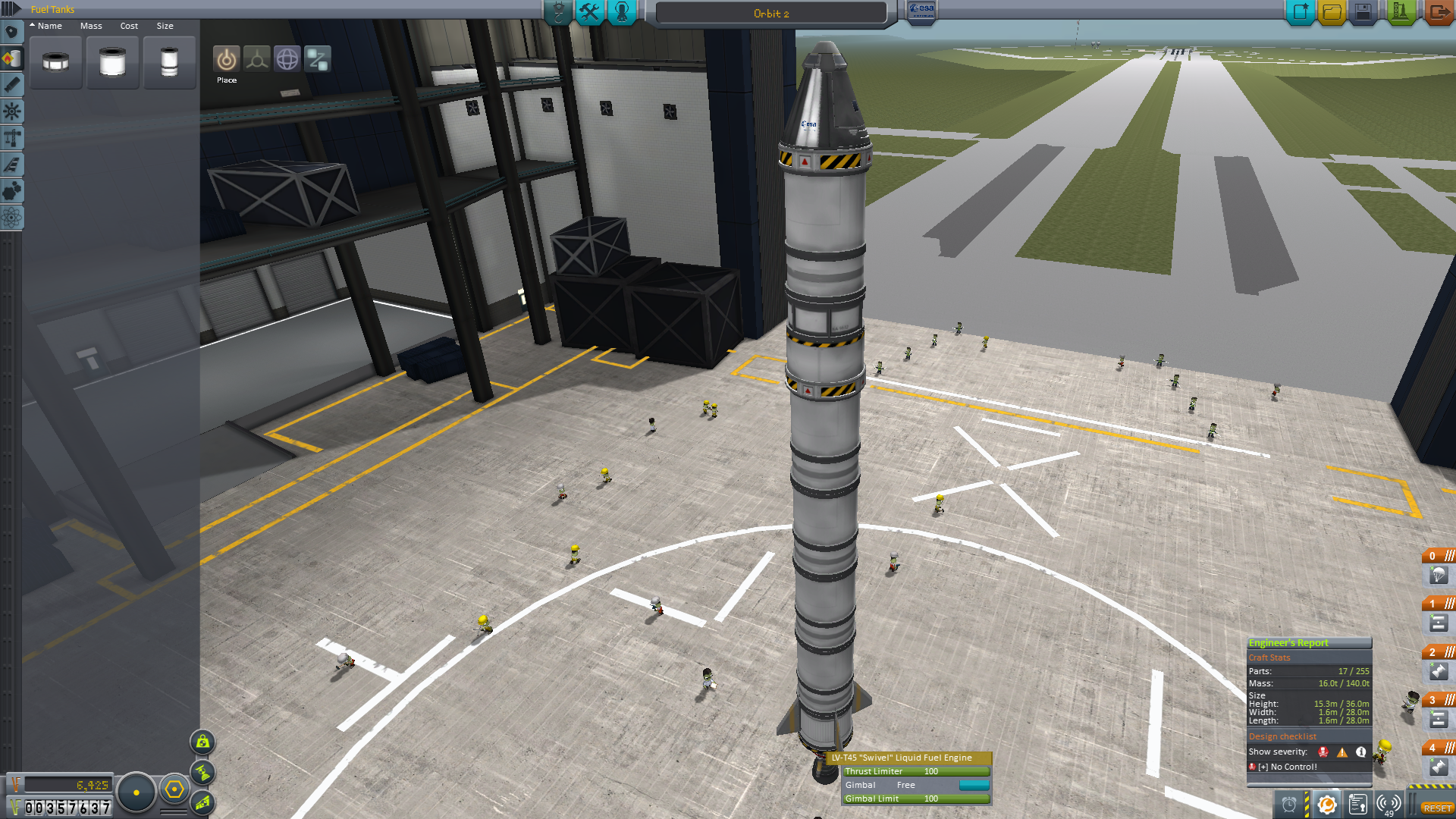Select the craft name field reading Orbit 2
Viewport: 1456px width, 819px height.
770,14
